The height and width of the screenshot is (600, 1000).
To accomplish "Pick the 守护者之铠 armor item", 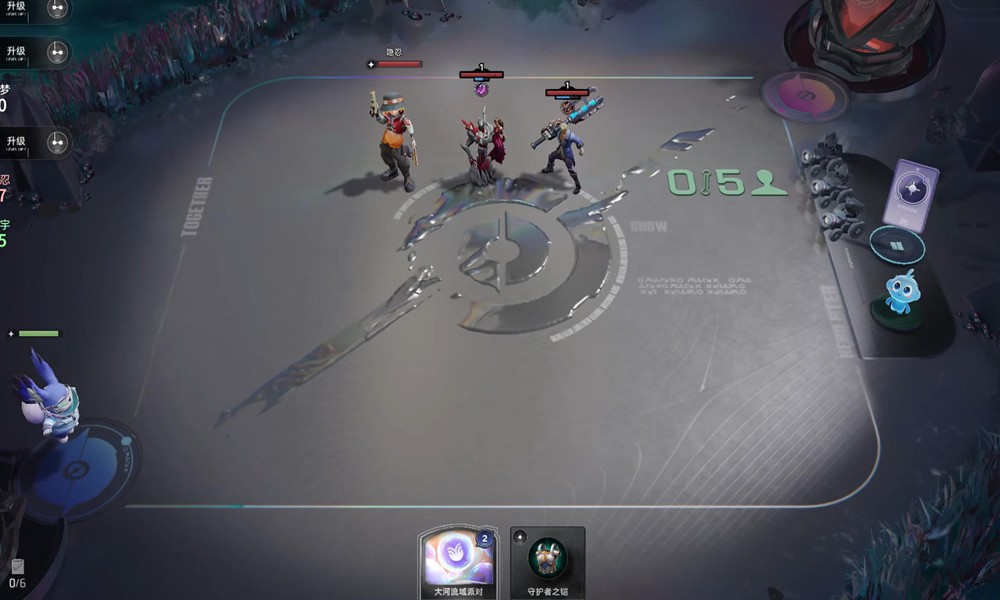I will point(547,560).
